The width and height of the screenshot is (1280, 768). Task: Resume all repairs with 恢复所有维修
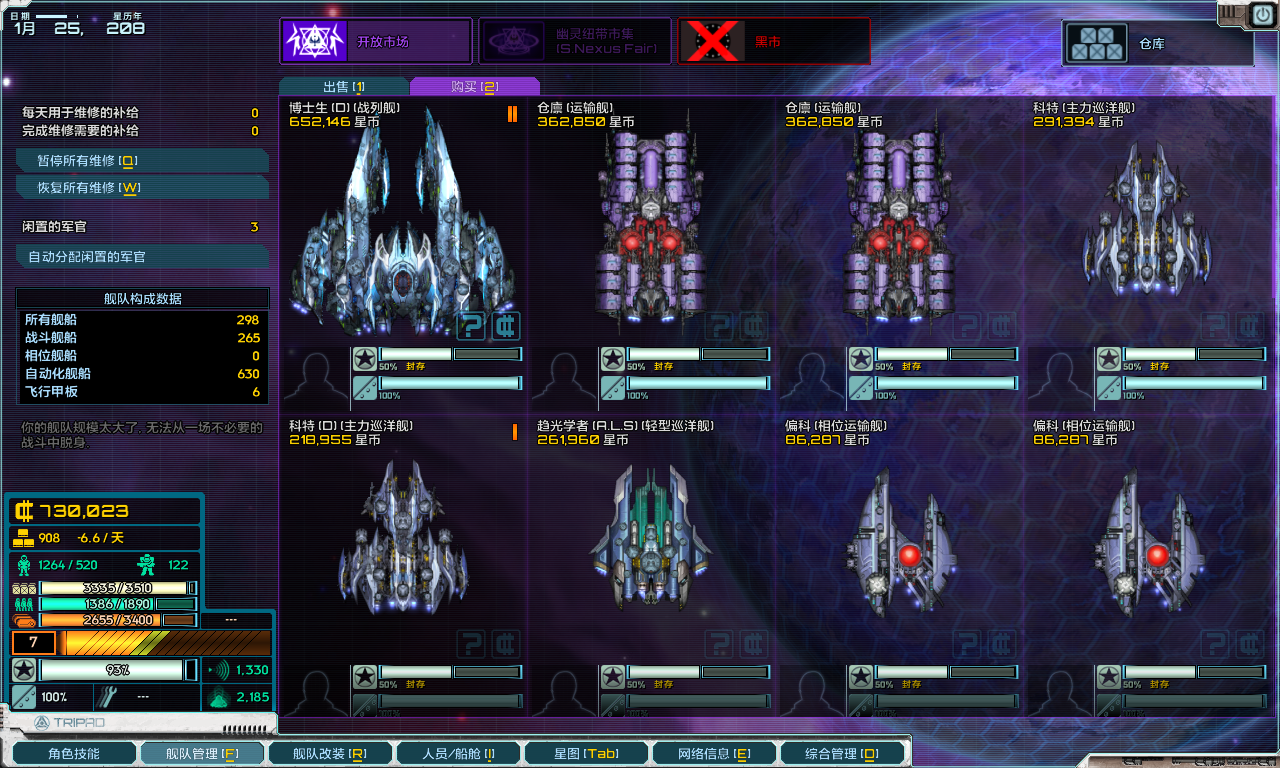141,188
